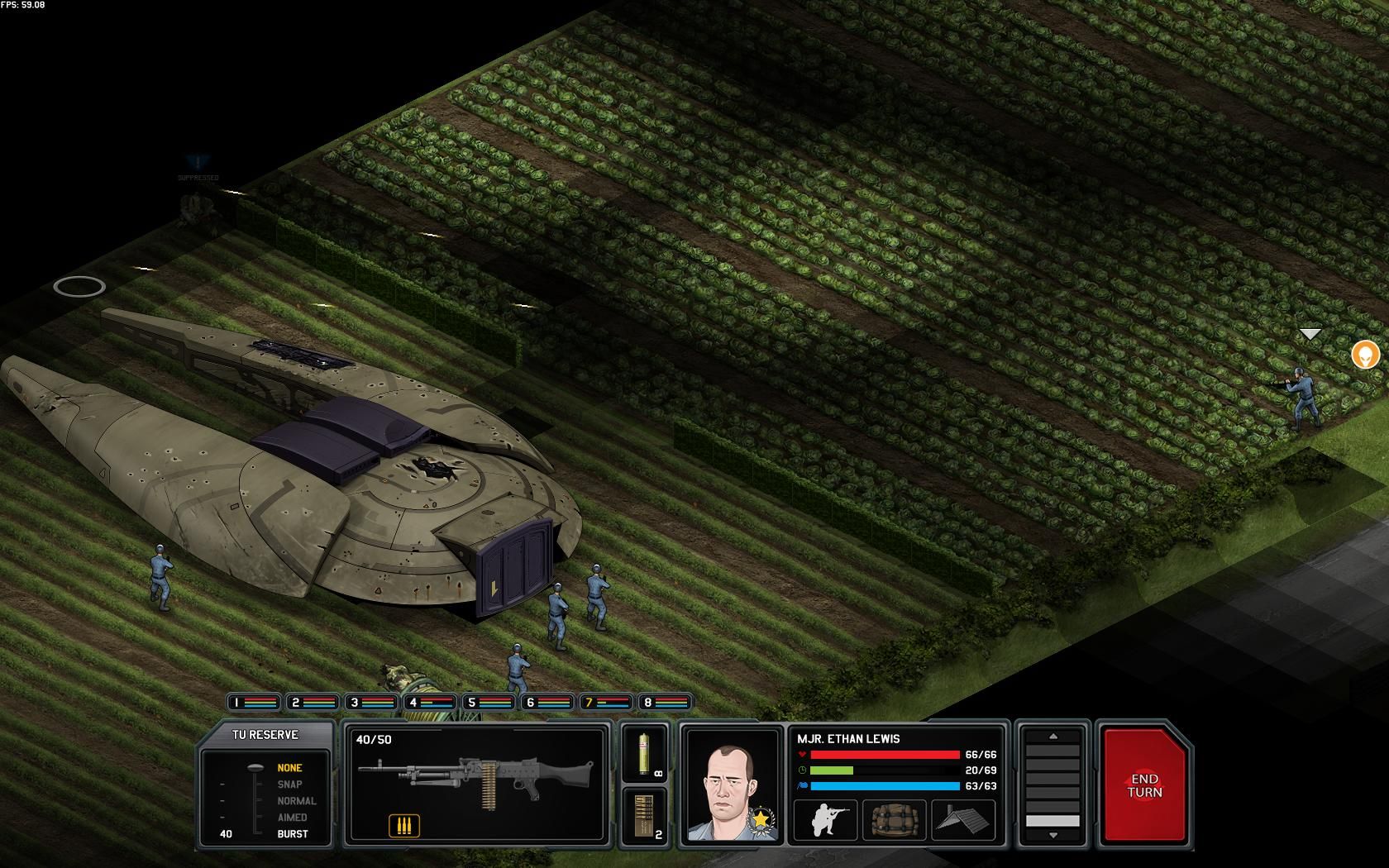Set TU reserve to Aimed
The width and height of the screenshot is (1389, 868).
(x=292, y=818)
